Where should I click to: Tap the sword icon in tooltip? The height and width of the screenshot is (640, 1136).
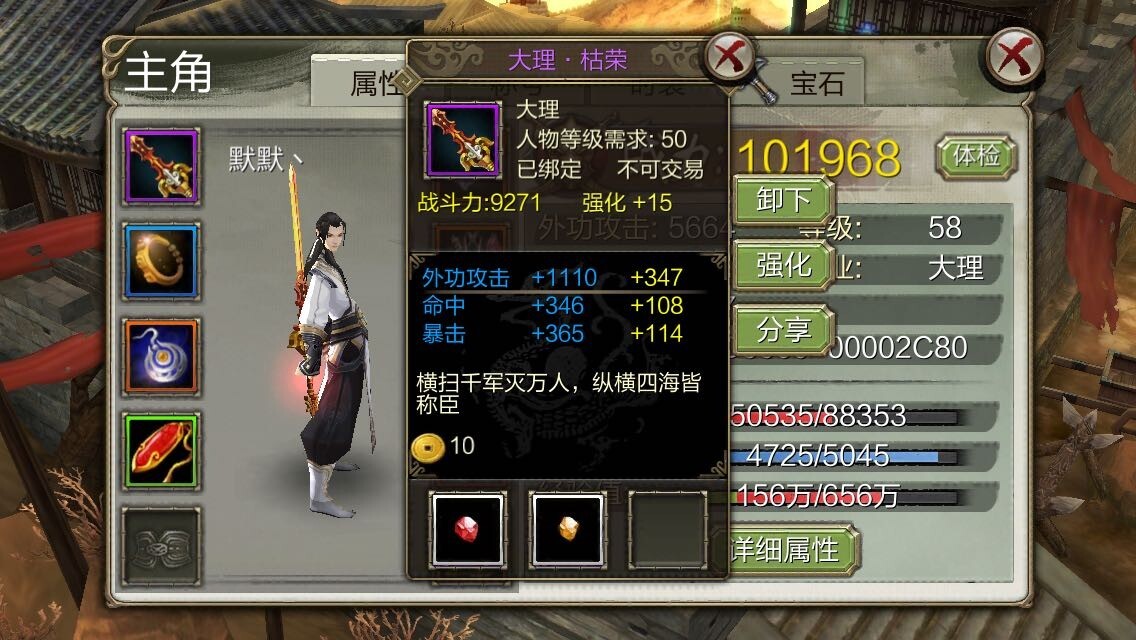[x=463, y=139]
